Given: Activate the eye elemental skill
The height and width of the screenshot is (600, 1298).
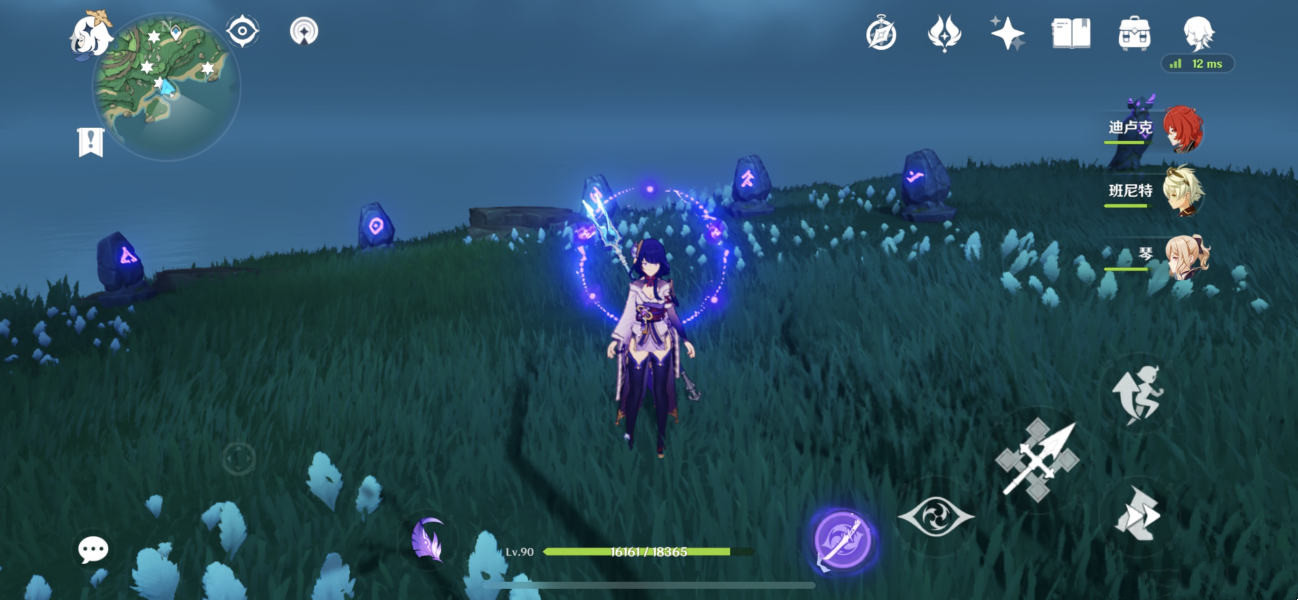Looking at the screenshot, I should pyautogui.click(x=935, y=517).
